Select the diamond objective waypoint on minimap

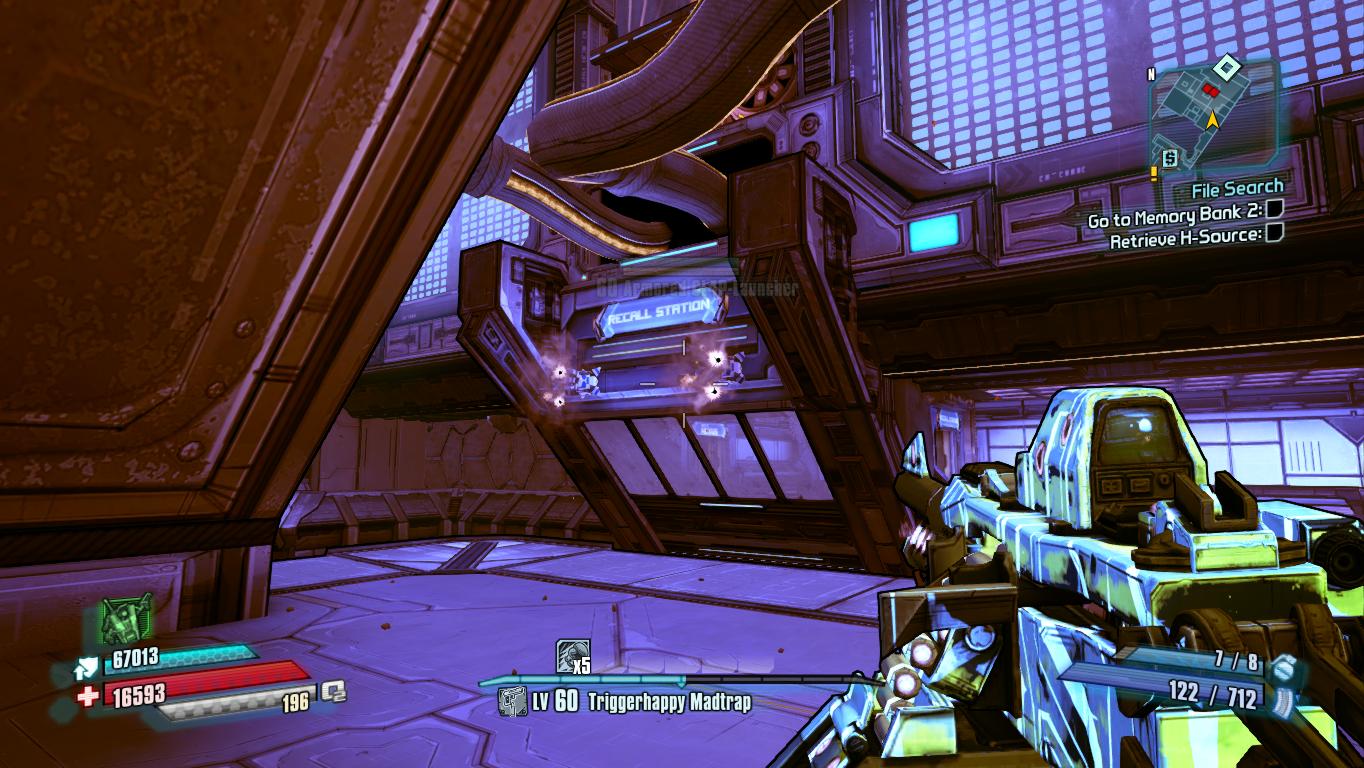coord(1225,68)
